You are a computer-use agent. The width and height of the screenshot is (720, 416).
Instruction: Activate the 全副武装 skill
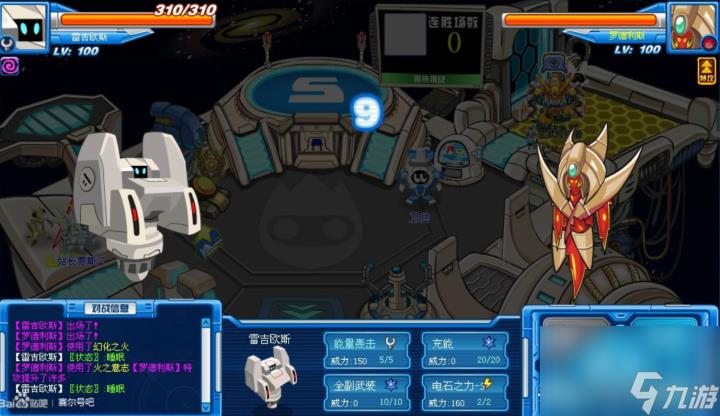[x=366, y=392]
